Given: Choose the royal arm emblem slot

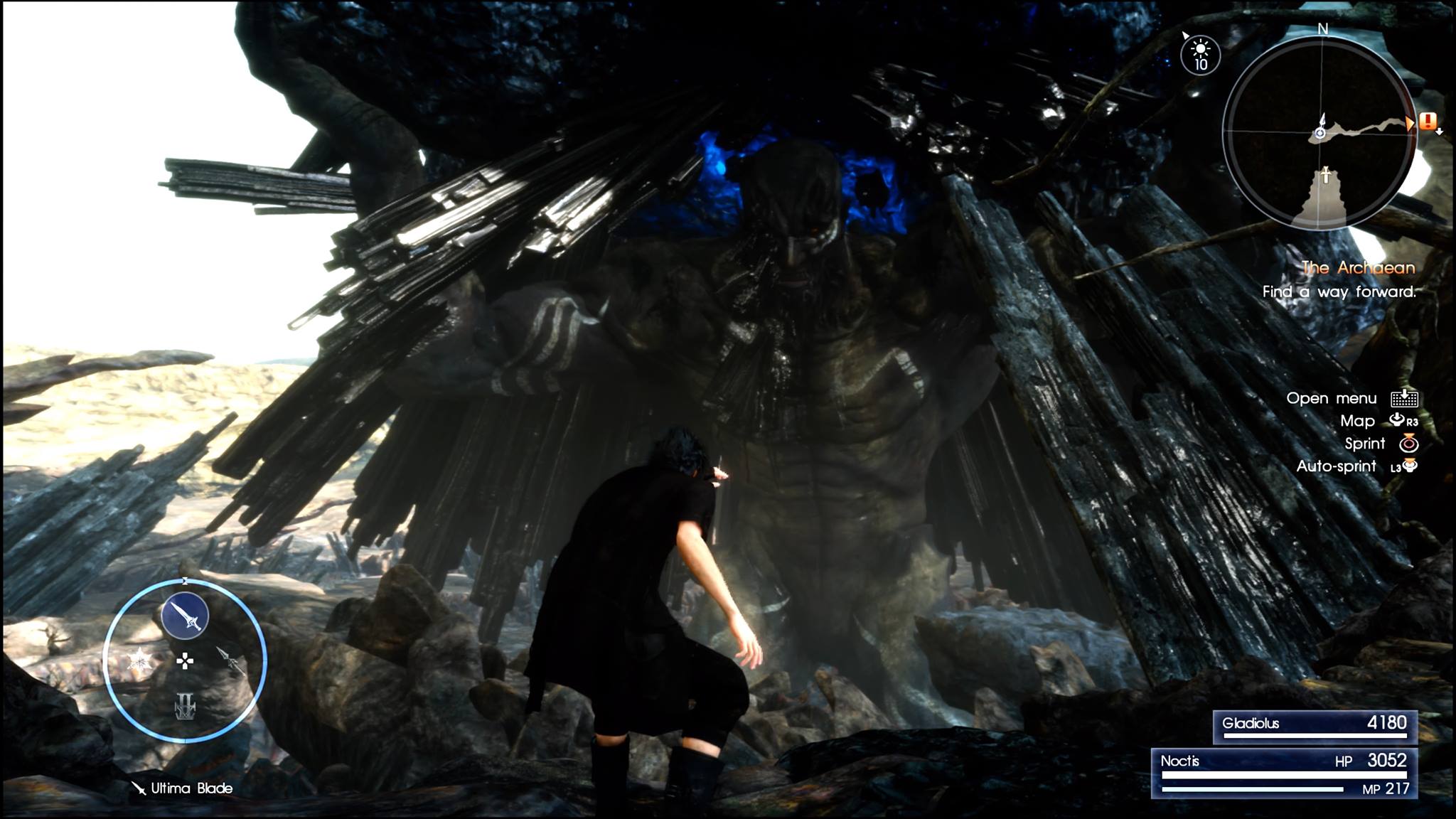Looking at the screenshot, I should click(x=185, y=706).
